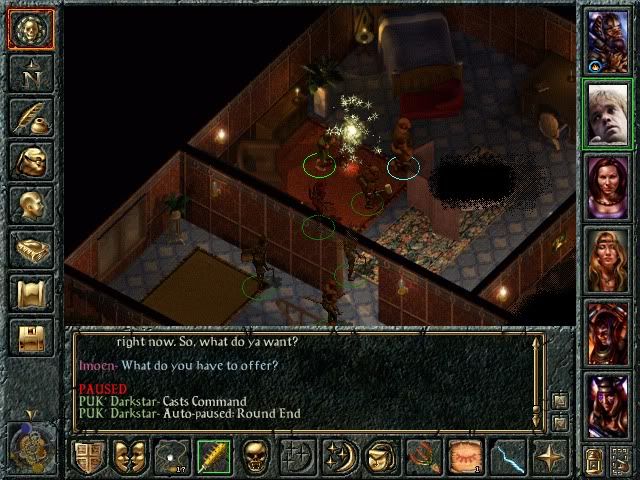The image size is (640, 480).
Task: Open the area map compass button
Action: click(31, 73)
